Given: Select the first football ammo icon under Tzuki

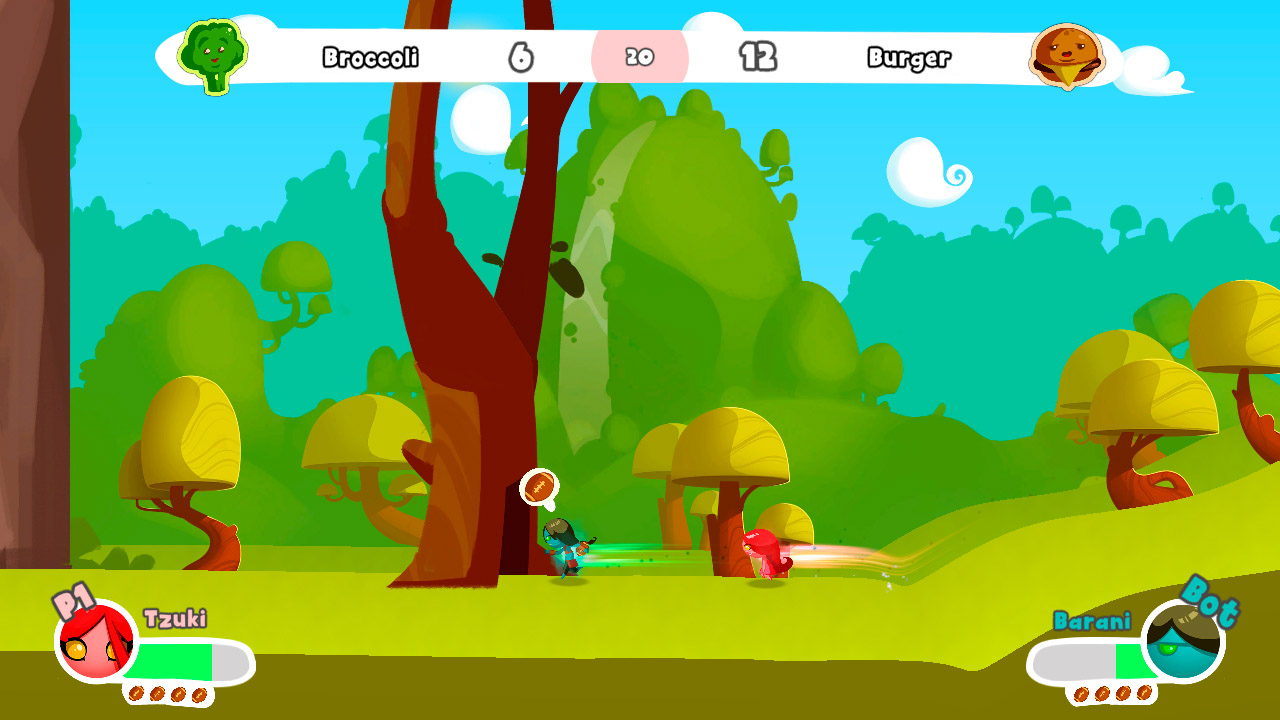Looking at the screenshot, I should pos(136,692).
